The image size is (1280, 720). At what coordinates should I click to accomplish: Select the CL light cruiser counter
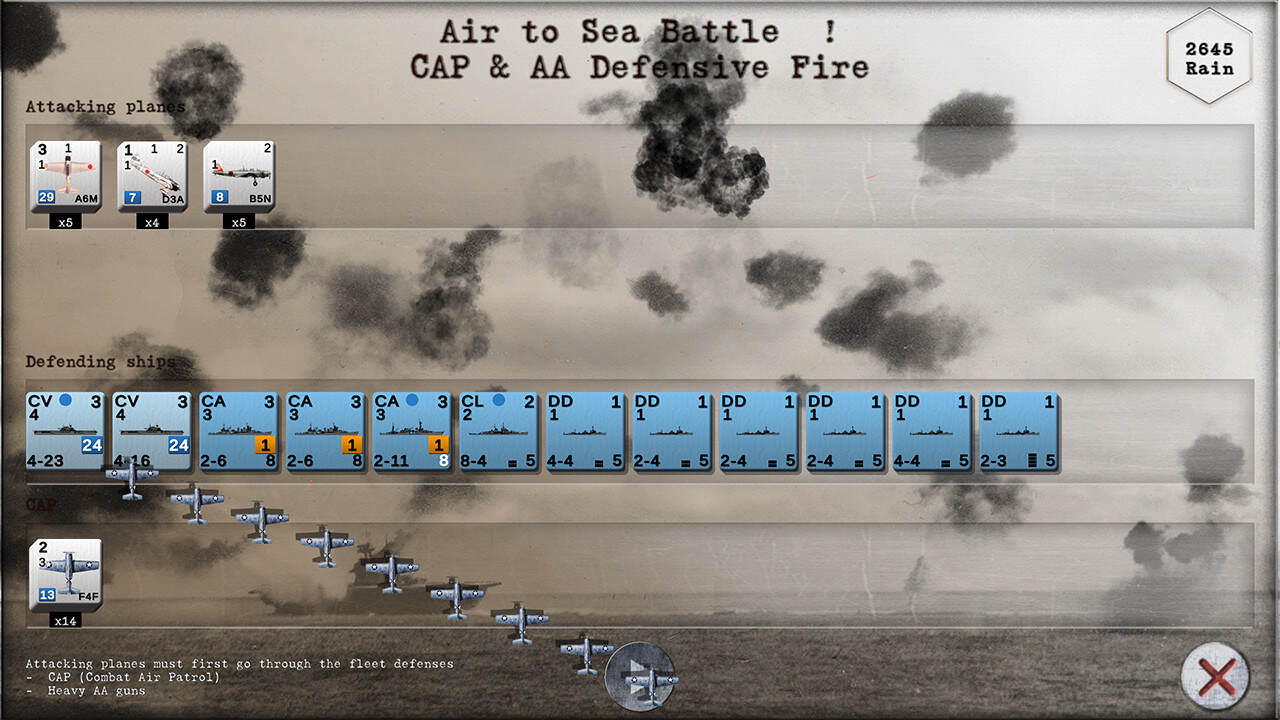point(498,428)
